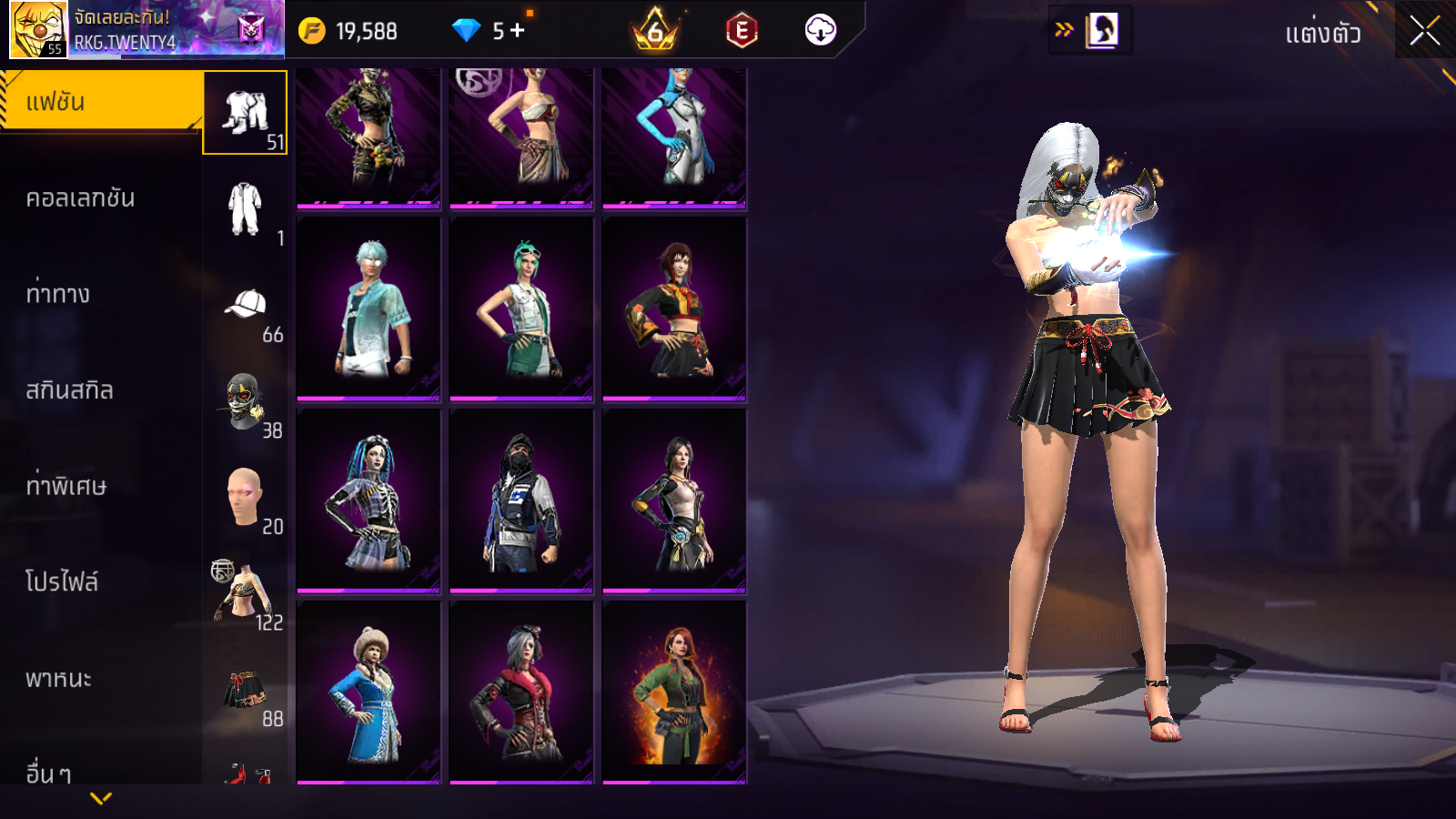Close the wardrobe screen with the X
Viewport: 1456px width, 819px height.
1424,31
